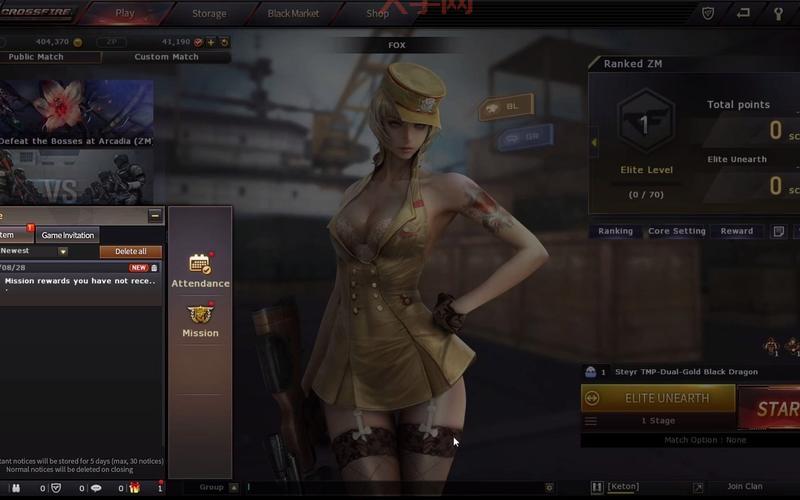Click the Start match button
800x500 pixels.
point(770,408)
